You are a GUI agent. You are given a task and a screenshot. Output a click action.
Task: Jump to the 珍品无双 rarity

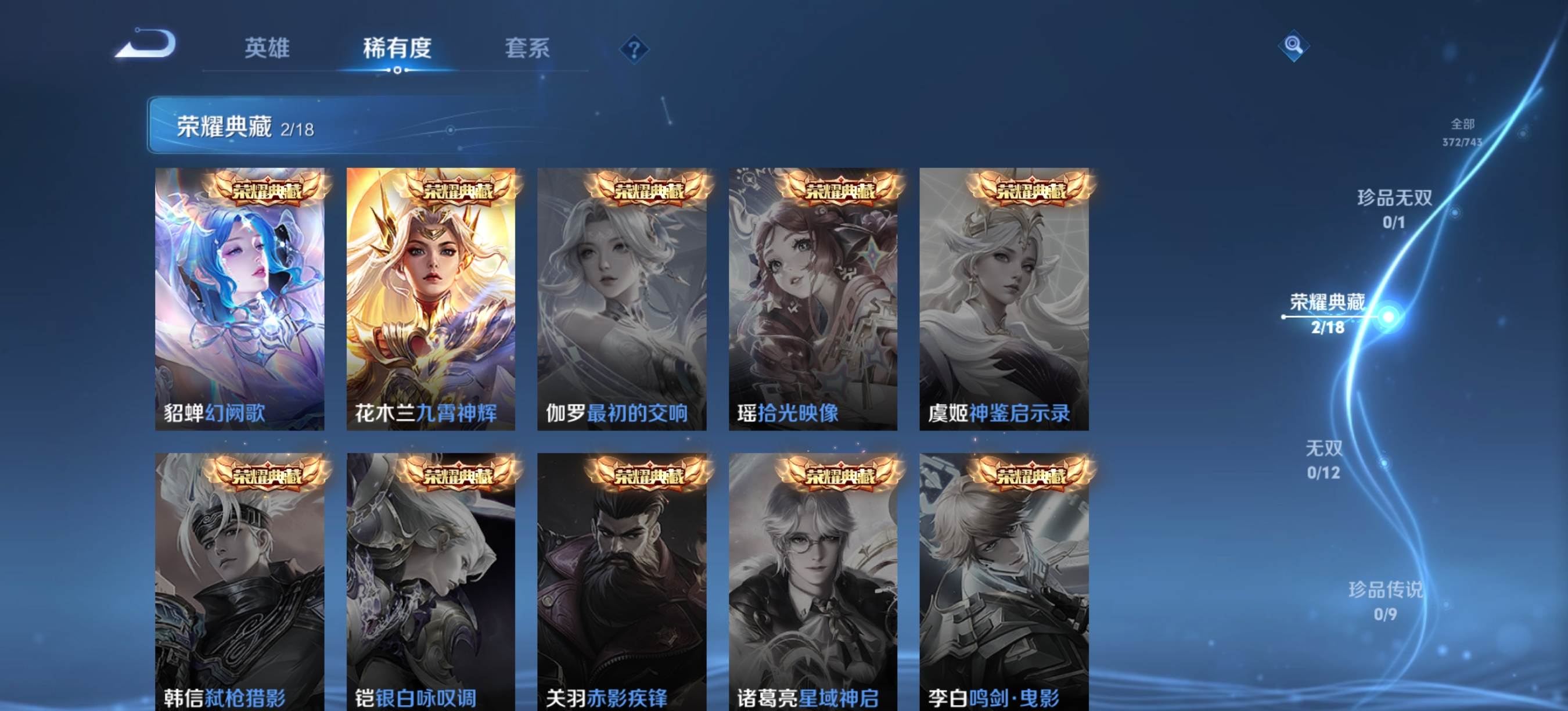pos(1394,208)
